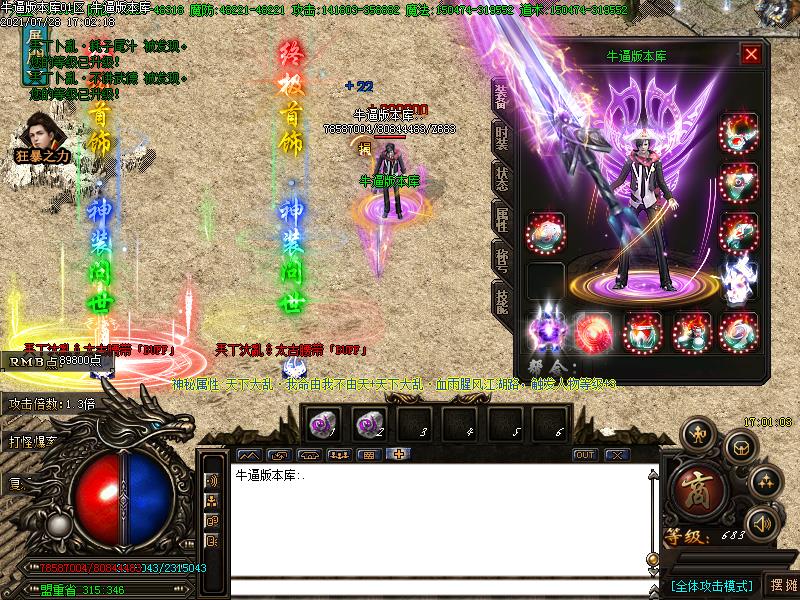Click the three-dots group round icon

(x=766, y=481)
